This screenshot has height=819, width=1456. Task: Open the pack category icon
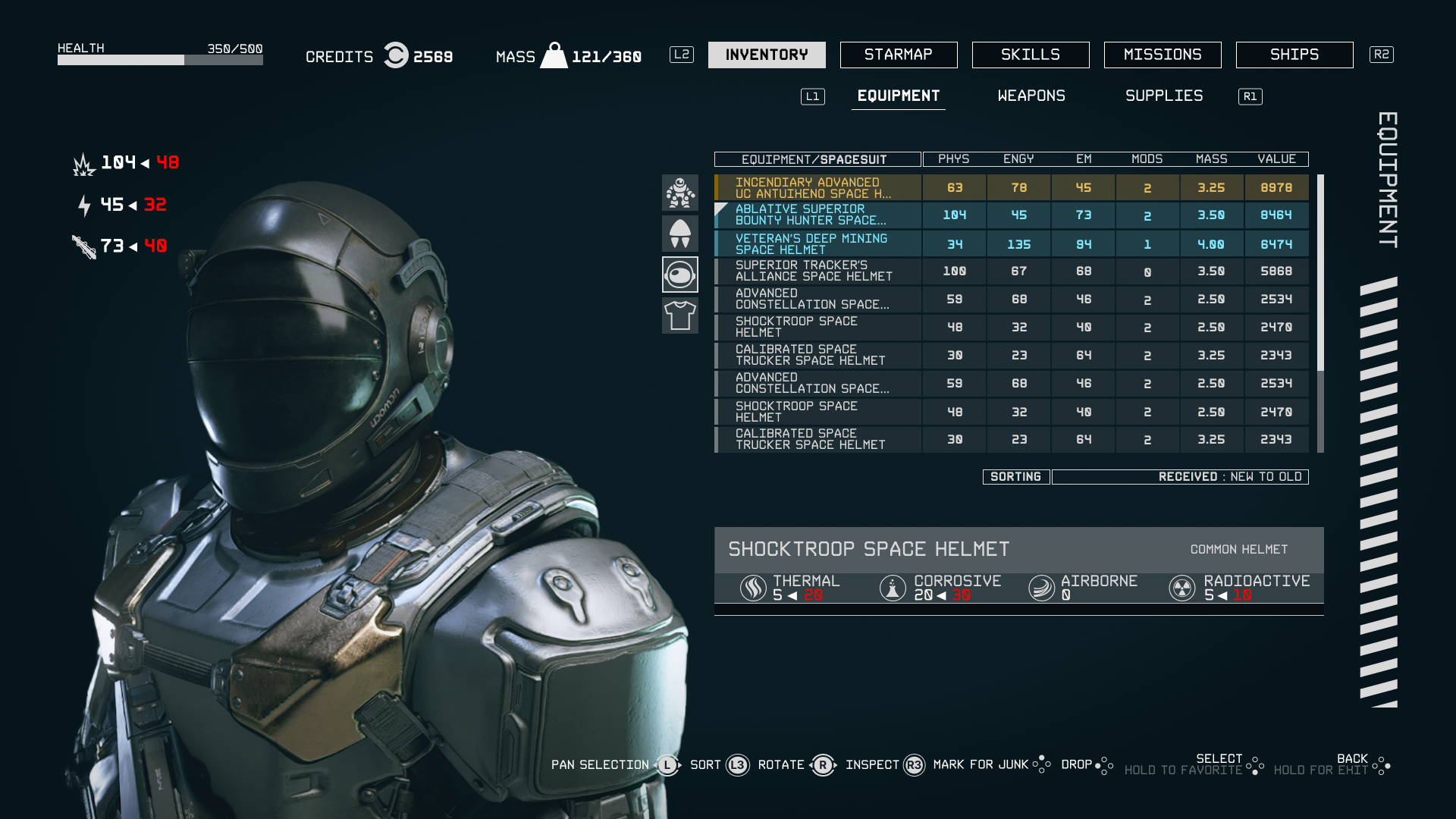point(680,234)
